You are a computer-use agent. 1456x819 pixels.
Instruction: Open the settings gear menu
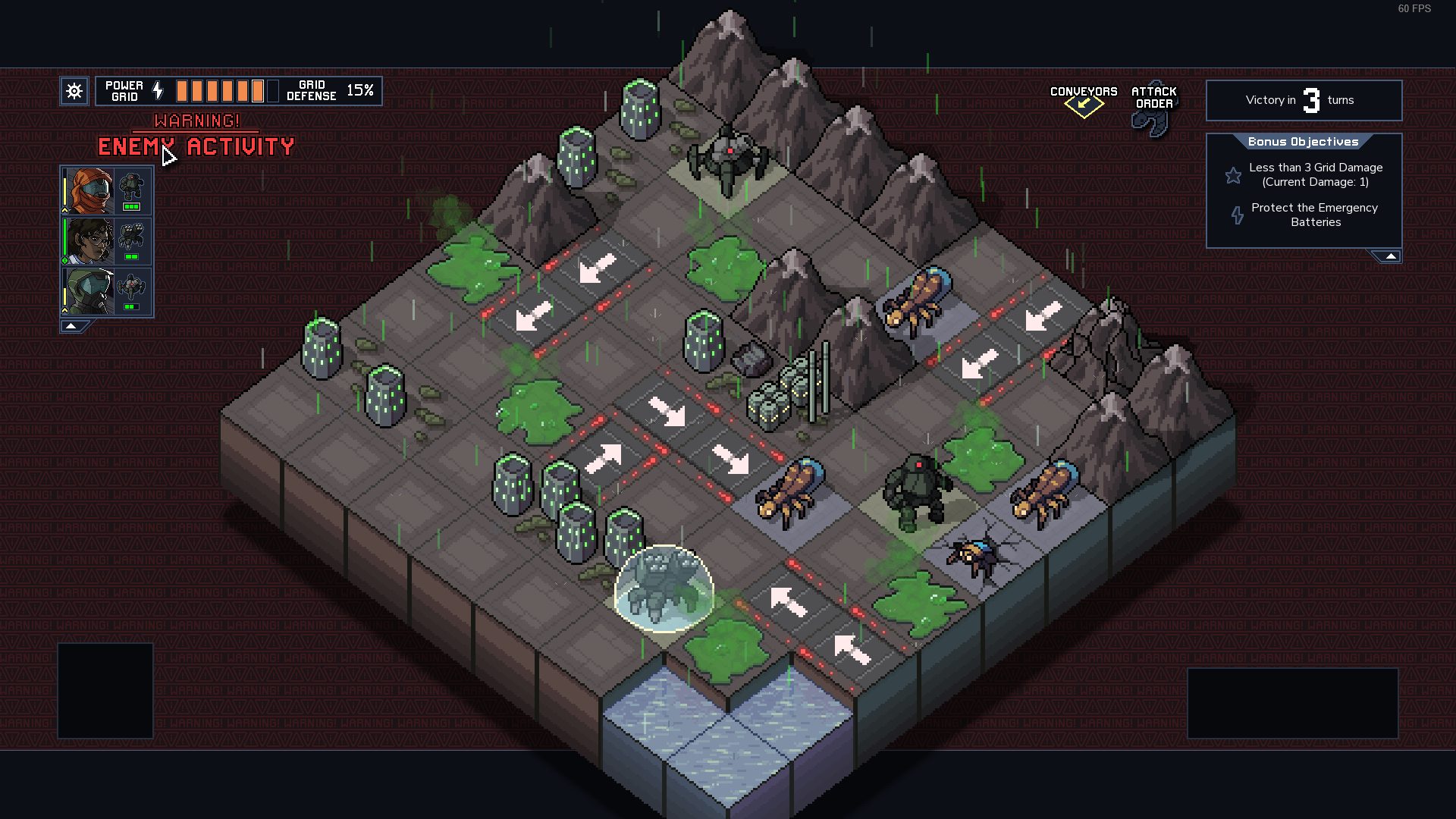(74, 92)
